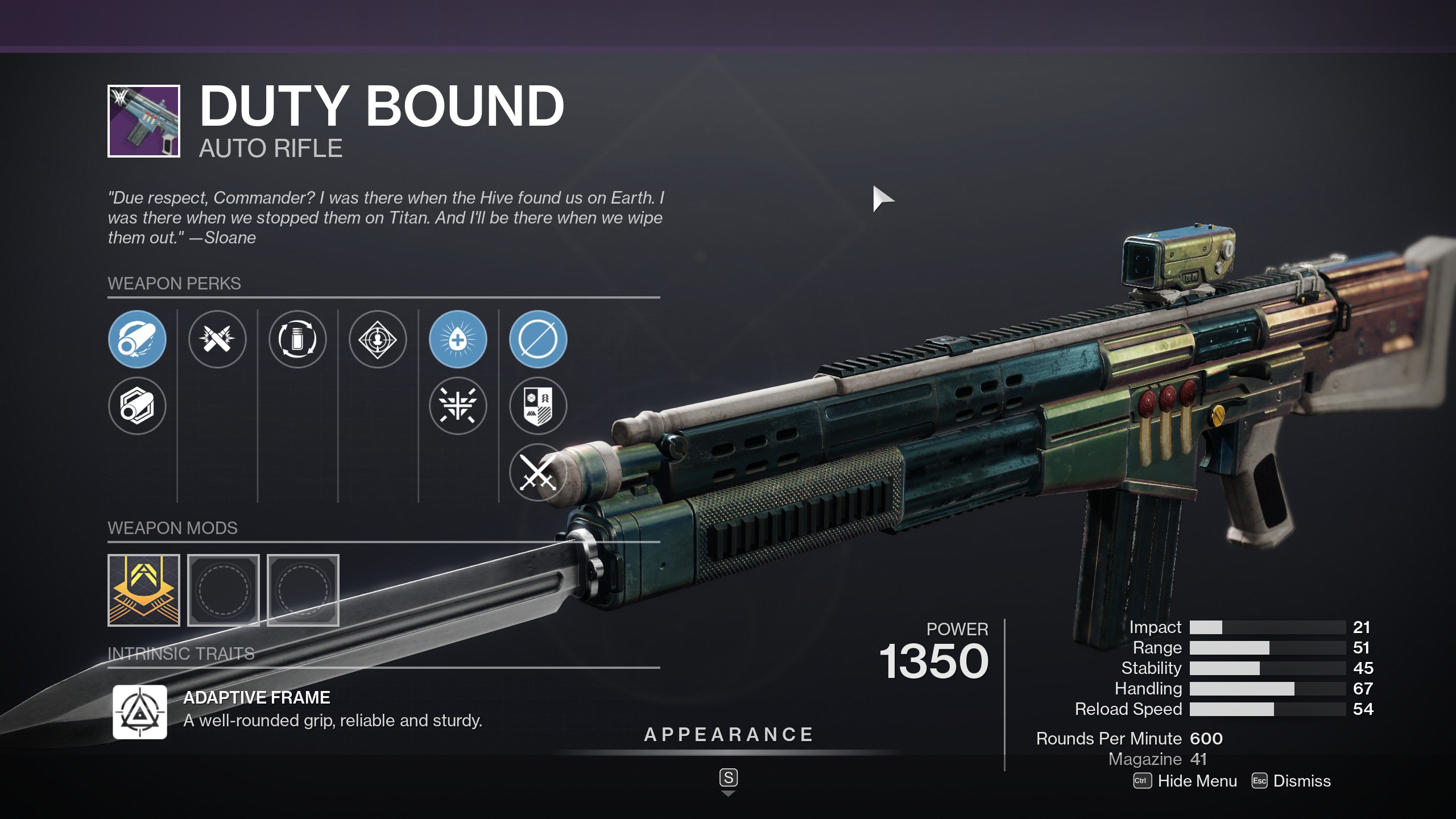
Task: Select the glowing droplet plus origin trait
Action: [458, 340]
